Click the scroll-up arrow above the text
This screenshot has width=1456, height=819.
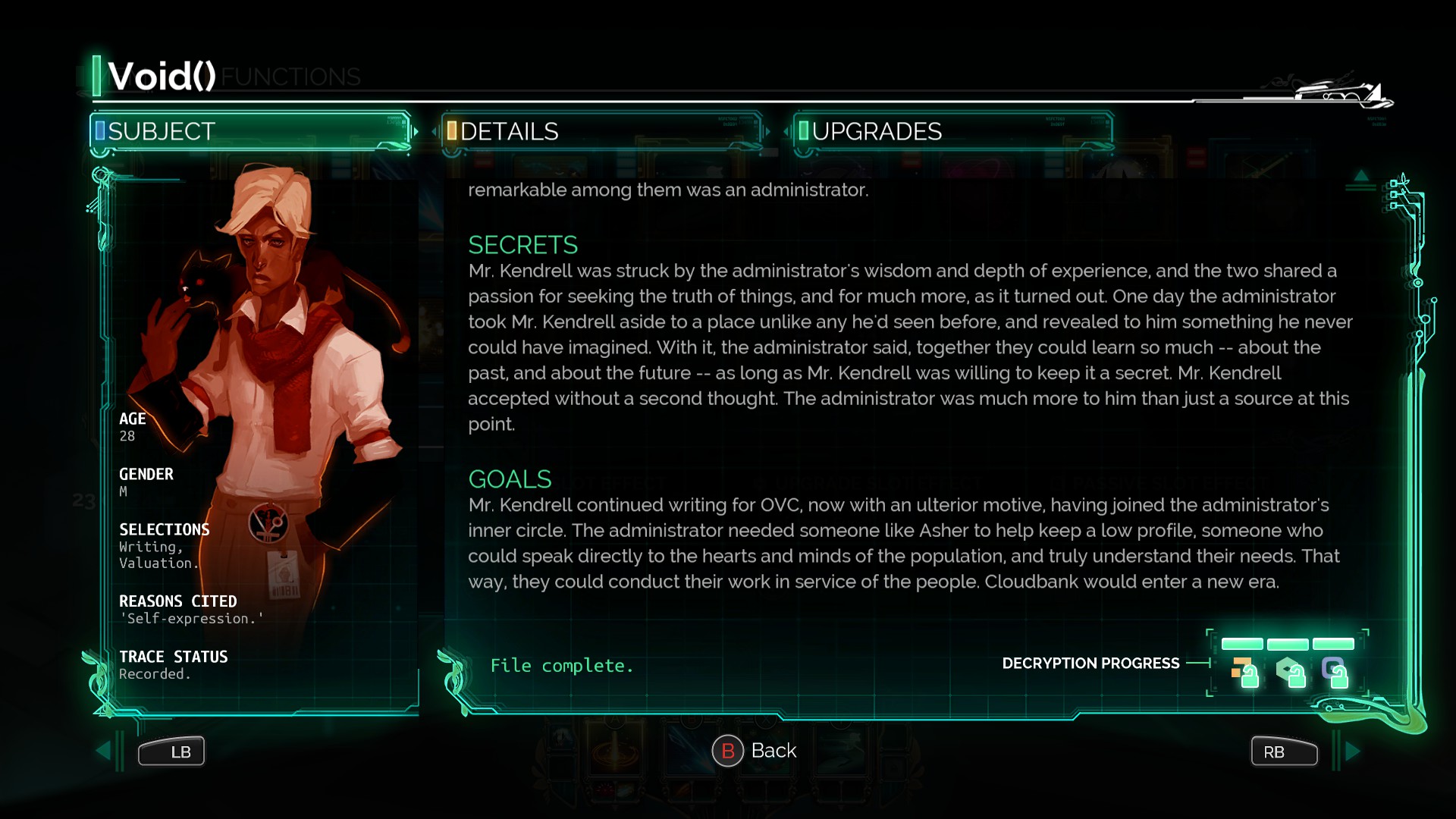[x=1361, y=177]
